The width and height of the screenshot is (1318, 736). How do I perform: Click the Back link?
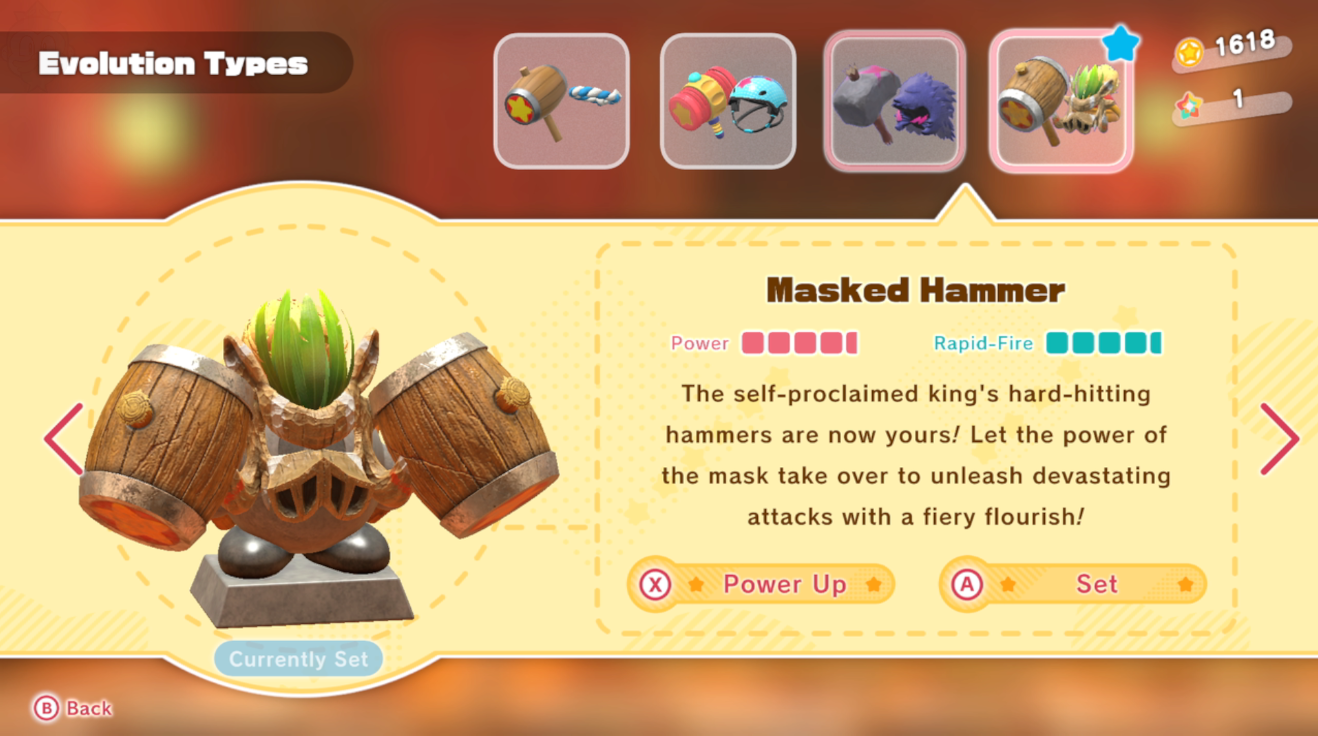(x=88, y=709)
